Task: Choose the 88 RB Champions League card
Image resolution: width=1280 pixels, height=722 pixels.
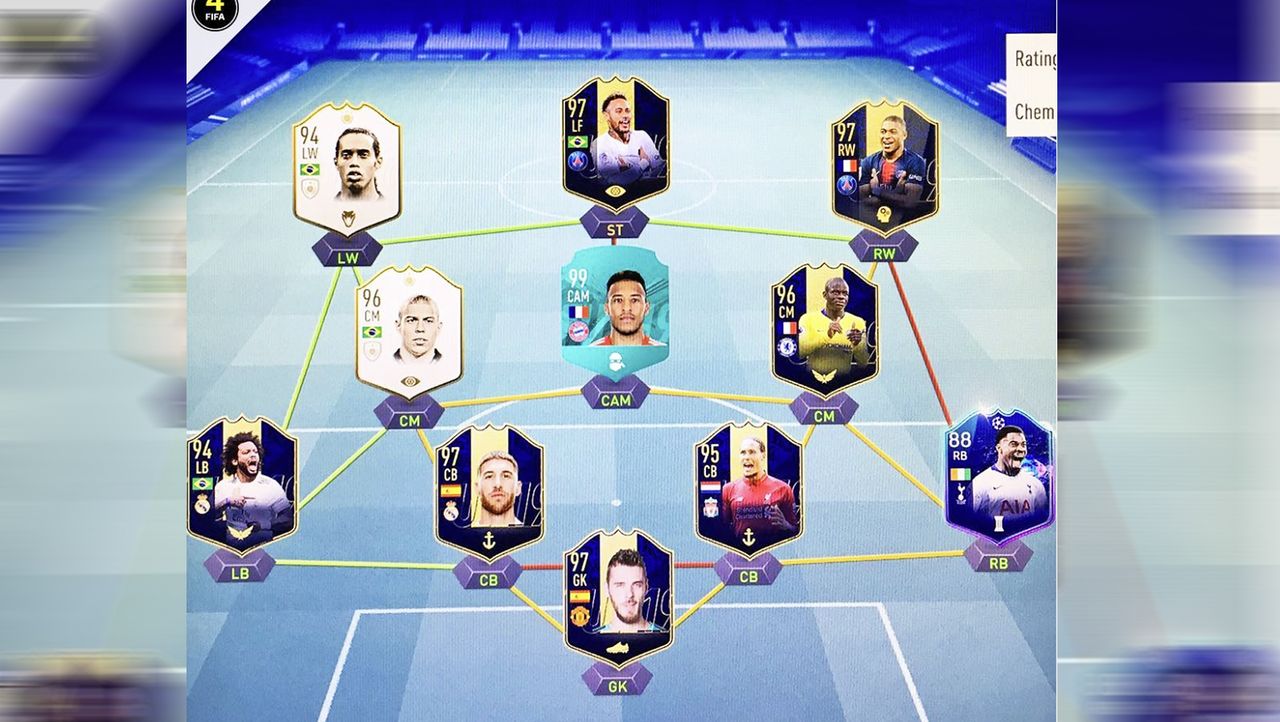Action: [x=998, y=476]
